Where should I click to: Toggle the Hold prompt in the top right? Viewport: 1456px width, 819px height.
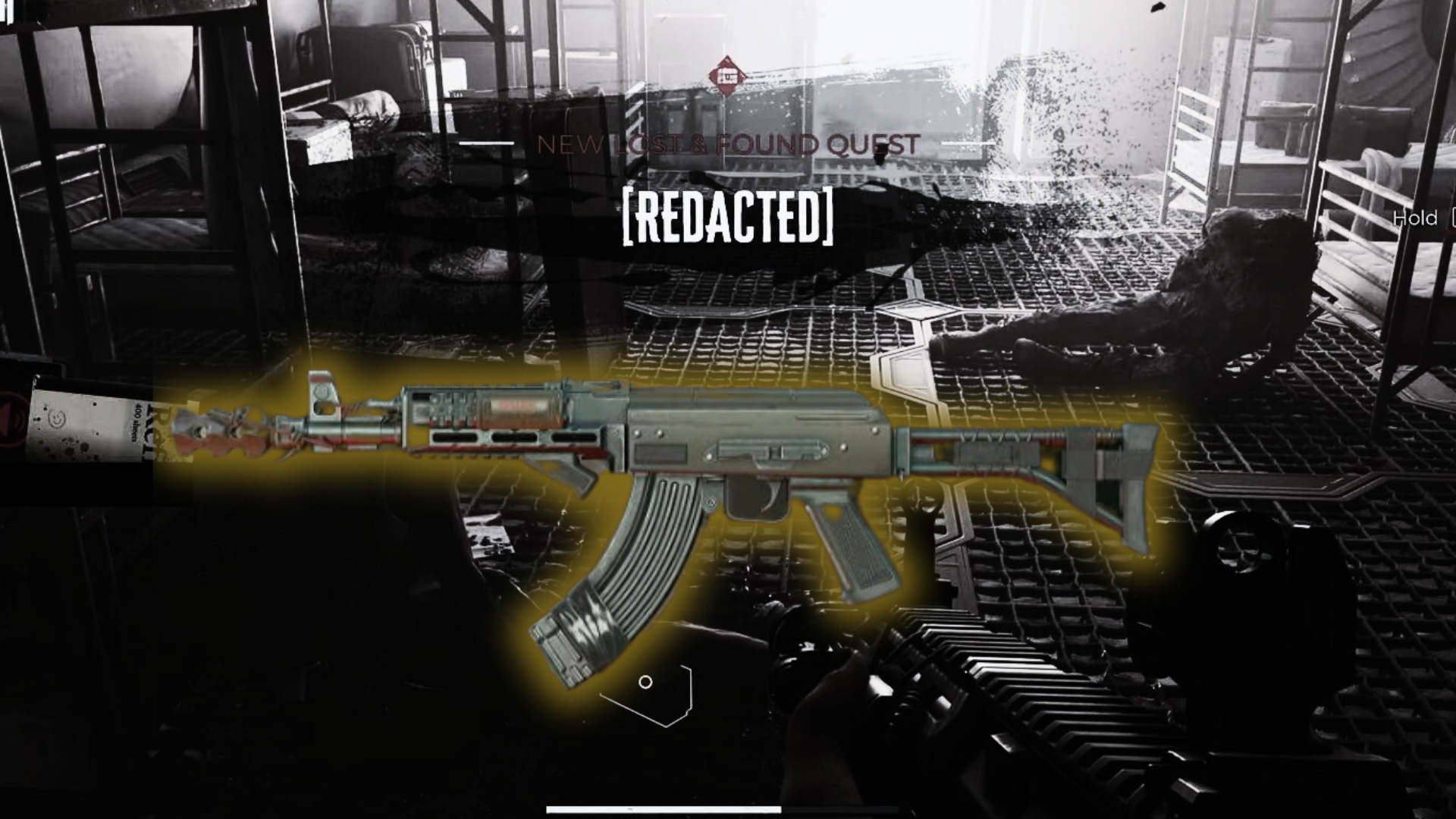(x=1415, y=219)
